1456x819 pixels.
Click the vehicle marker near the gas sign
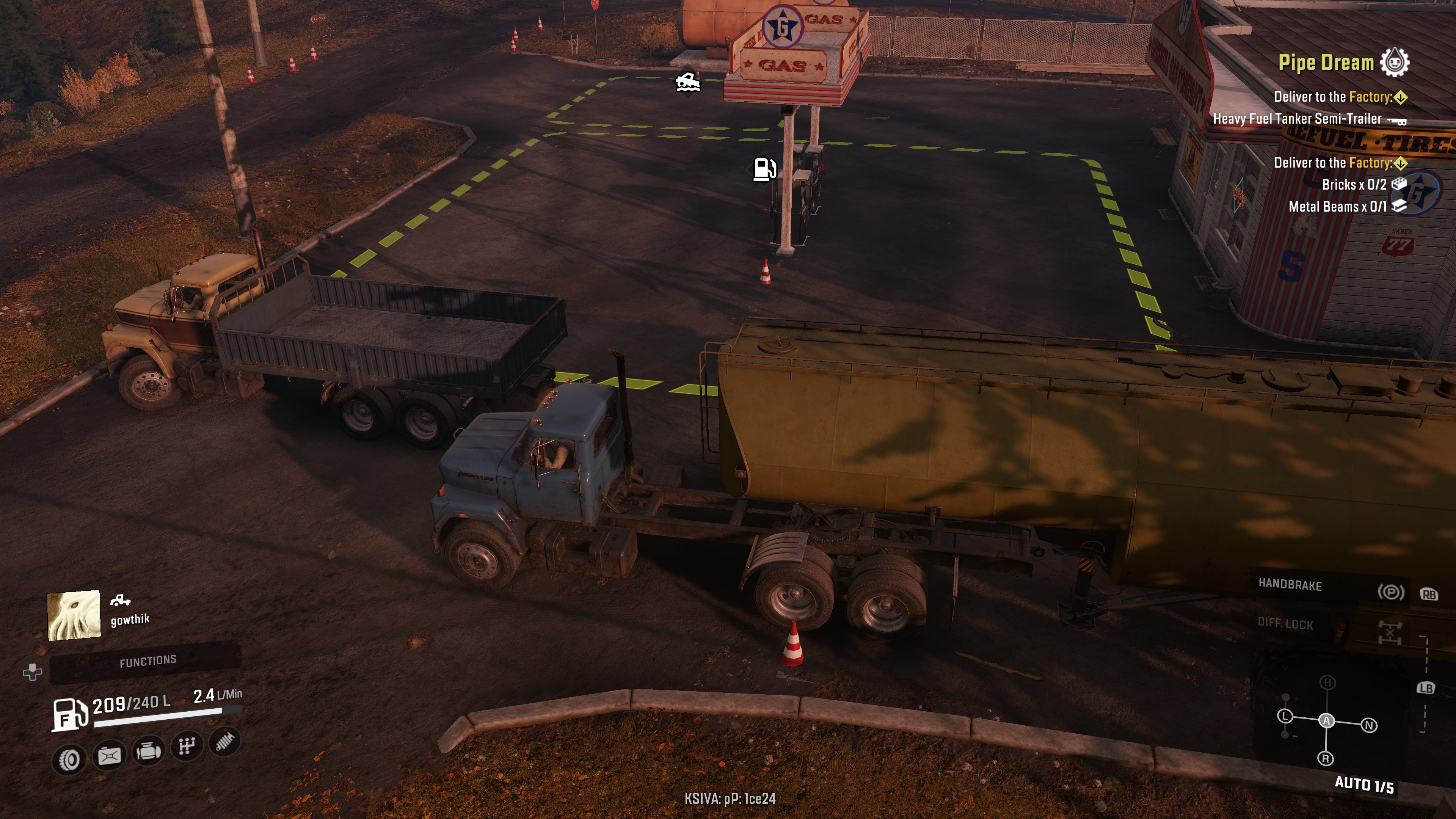[688, 83]
